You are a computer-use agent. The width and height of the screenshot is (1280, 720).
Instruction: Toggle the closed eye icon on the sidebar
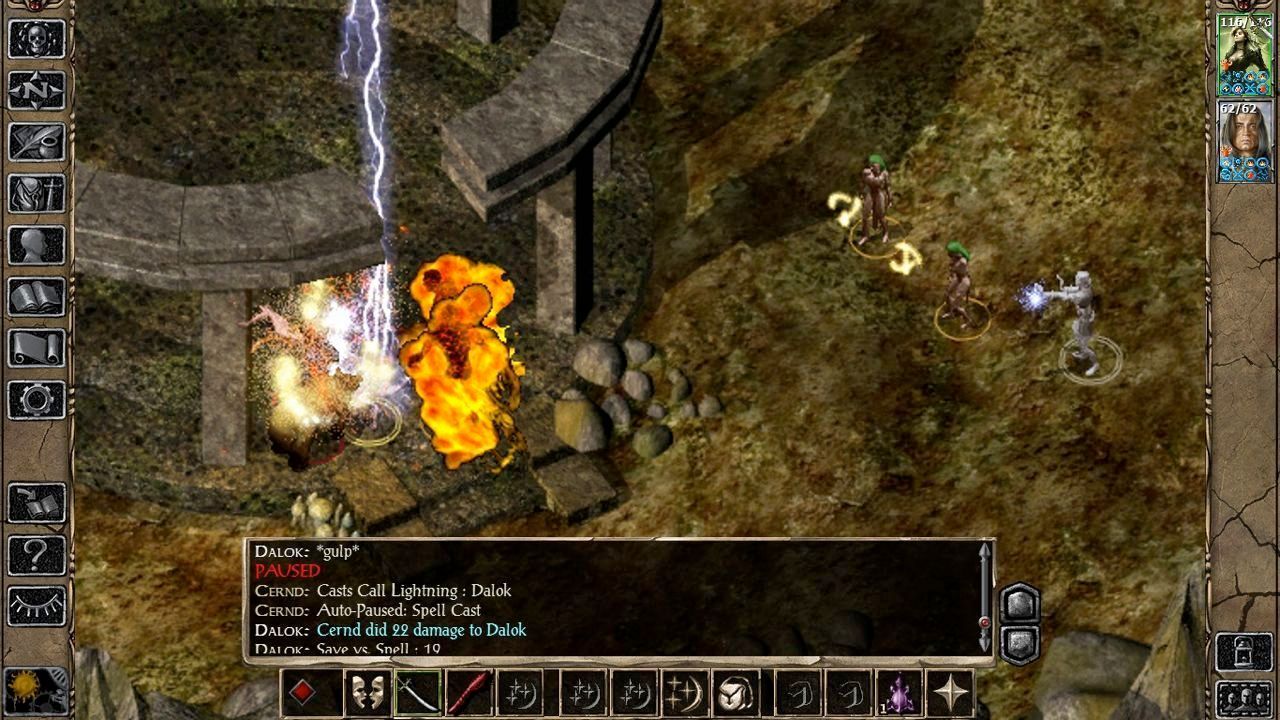tap(37, 606)
